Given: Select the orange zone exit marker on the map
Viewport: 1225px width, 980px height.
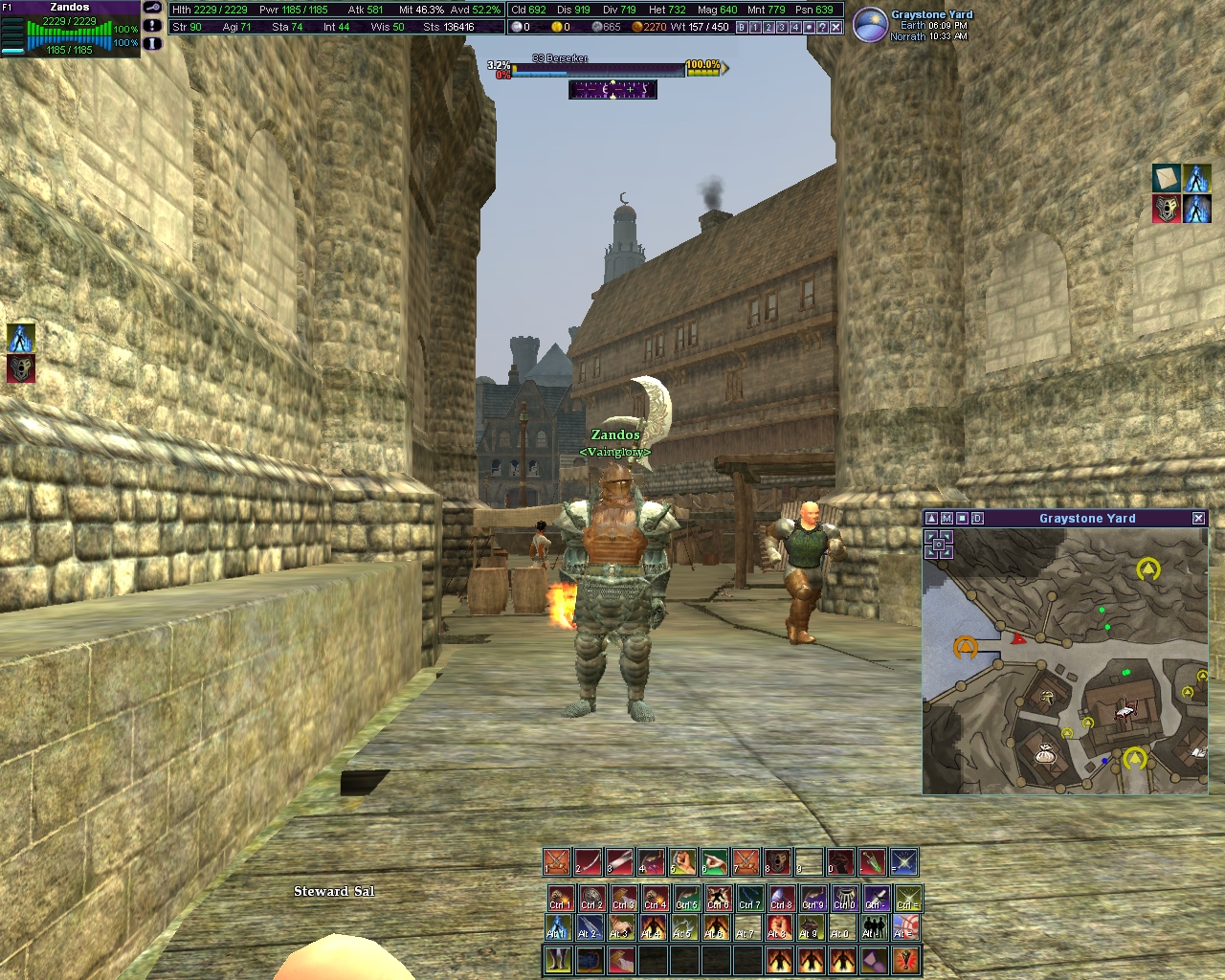Looking at the screenshot, I should click(x=965, y=648).
